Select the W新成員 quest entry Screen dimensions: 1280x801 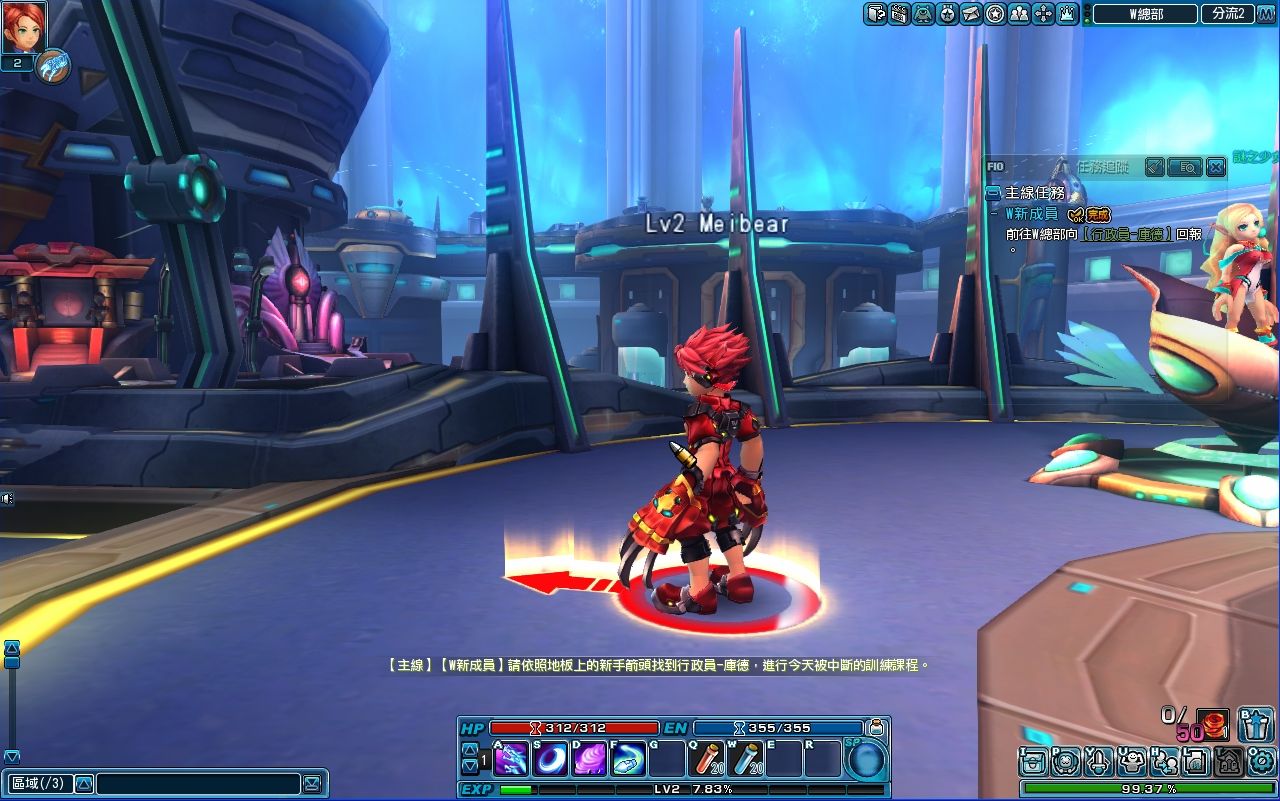(1031, 214)
